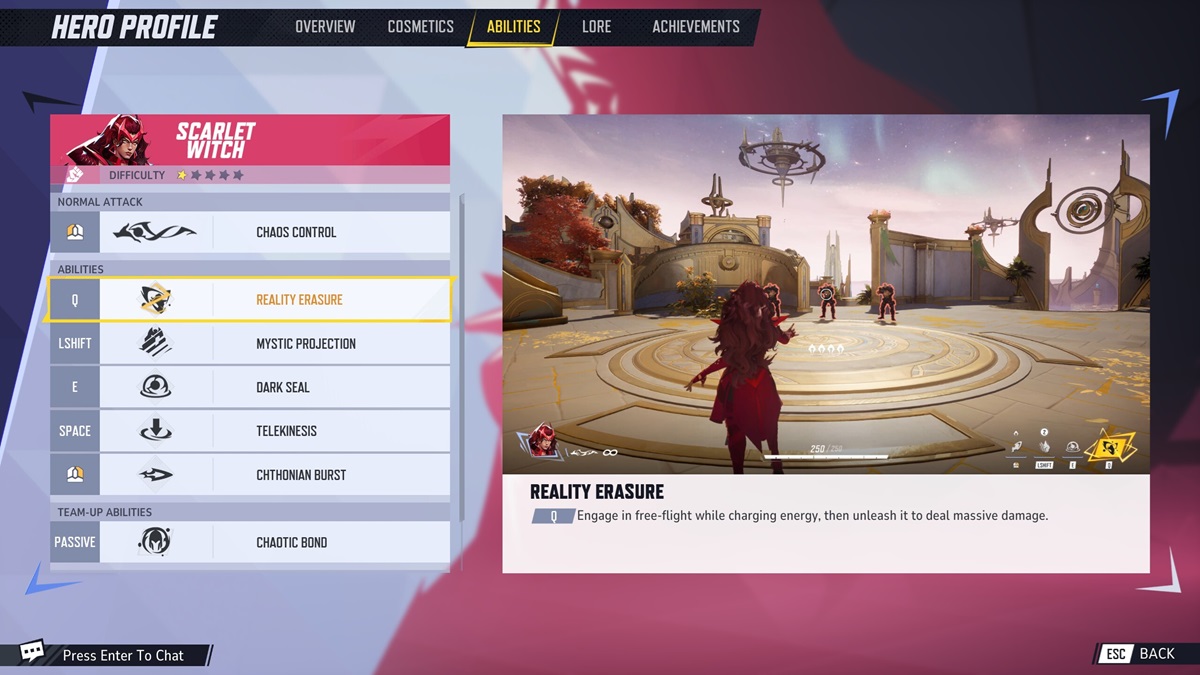Choose the Reality Erasure ability row
Viewport: 1200px width, 675px height.
pyautogui.click(x=250, y=300)
